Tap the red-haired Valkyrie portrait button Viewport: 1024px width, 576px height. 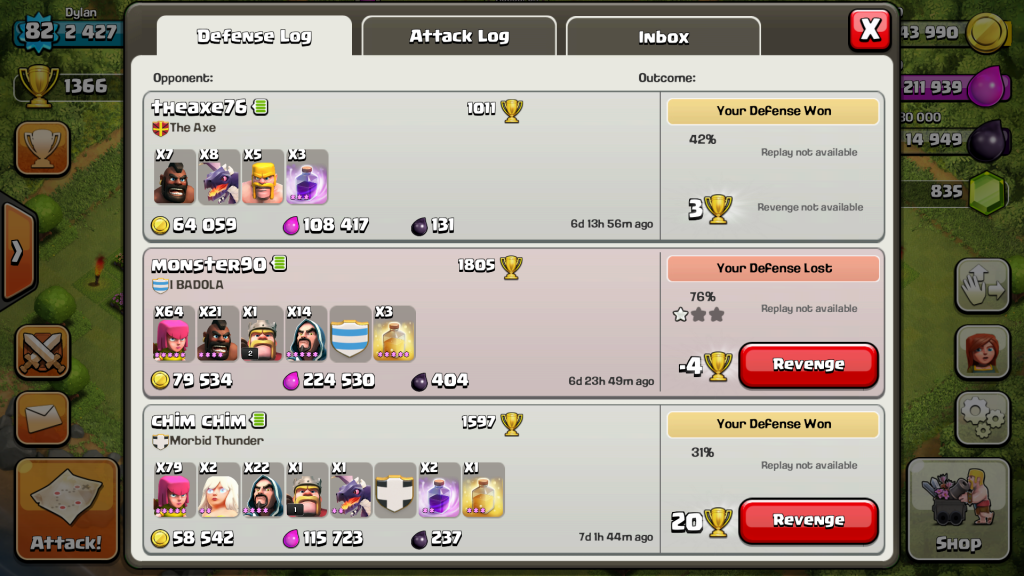982,352
